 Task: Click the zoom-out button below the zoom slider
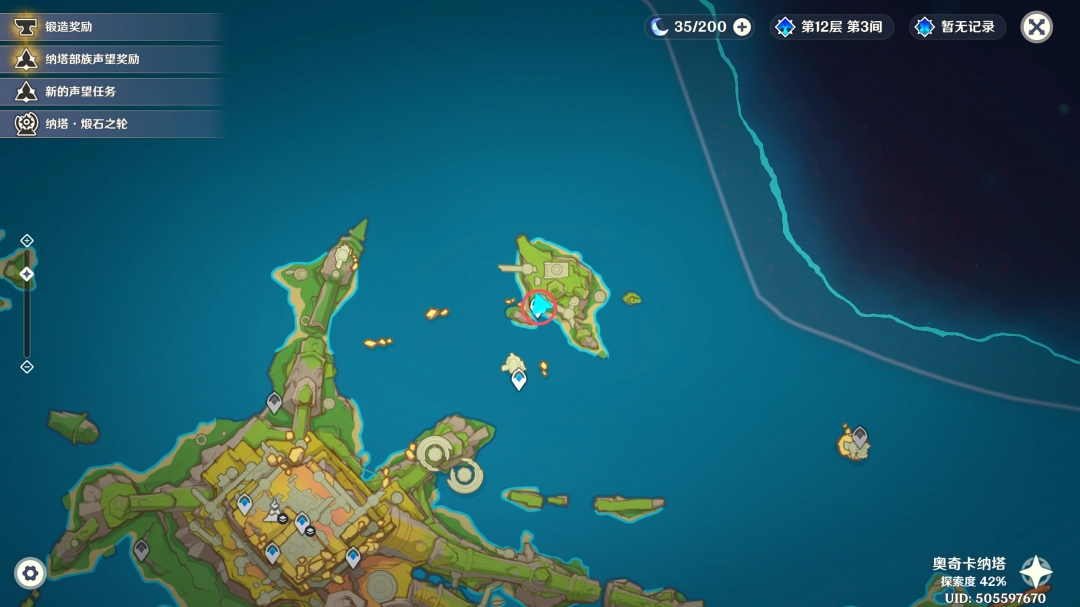click(27, 367)
